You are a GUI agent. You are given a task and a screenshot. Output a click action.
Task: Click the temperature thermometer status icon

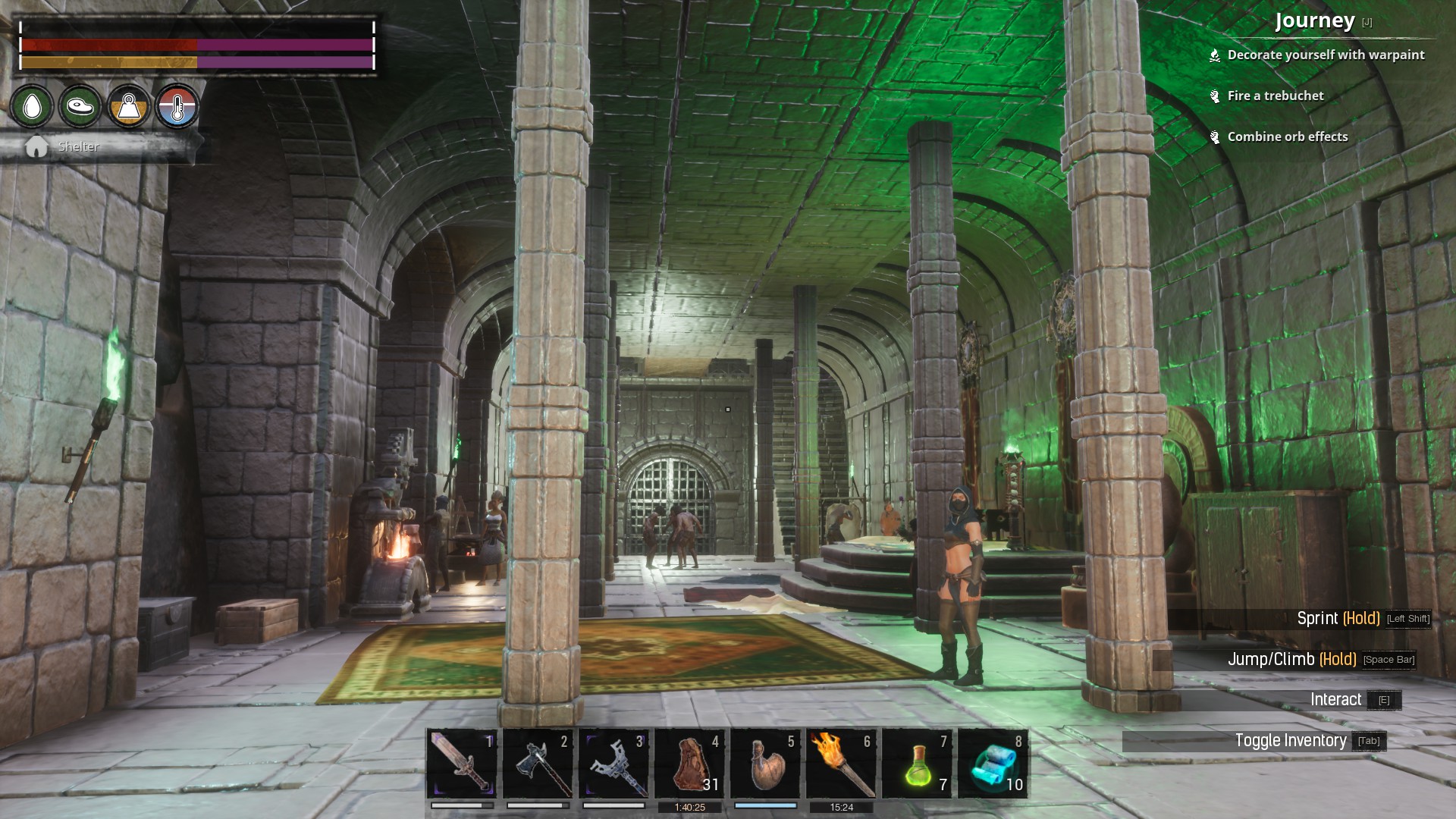tap(177, 106)
